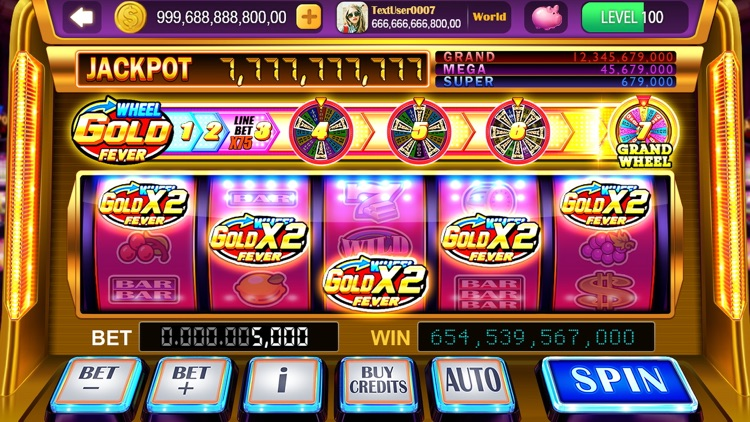Add coins with the orange plus button

[309, 17]
